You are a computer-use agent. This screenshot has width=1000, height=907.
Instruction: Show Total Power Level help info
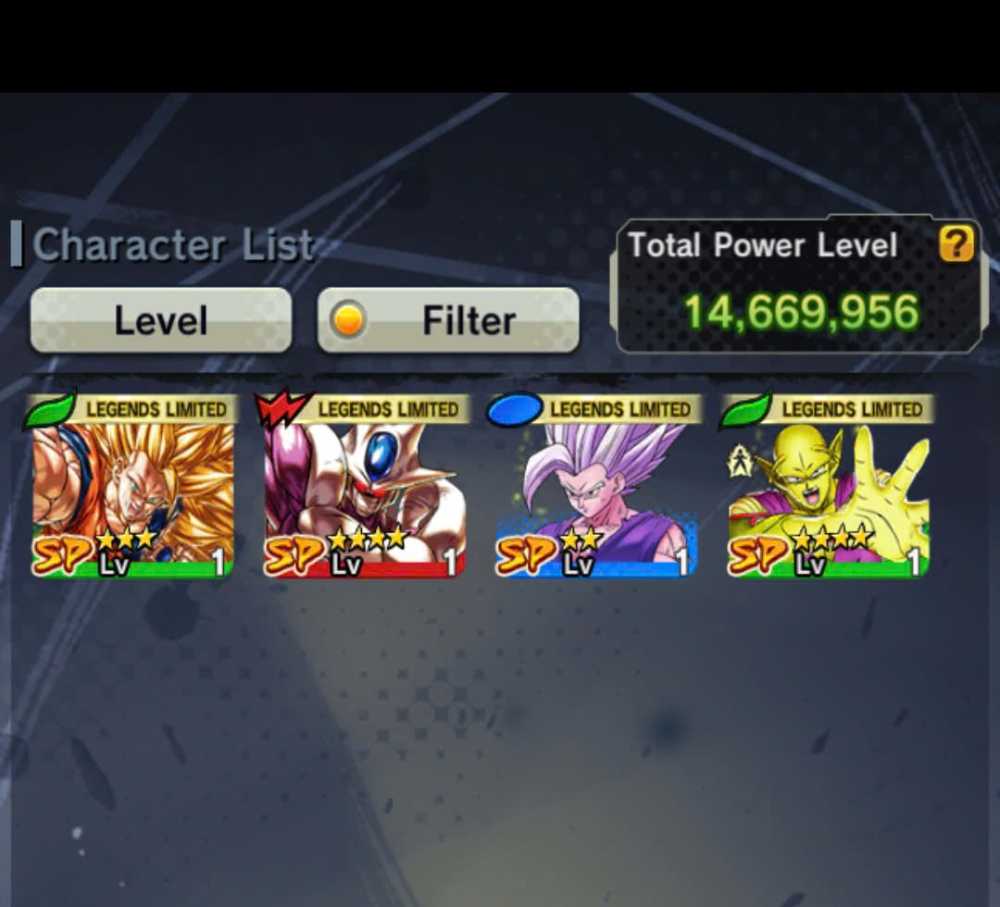[x=956, y=244]
